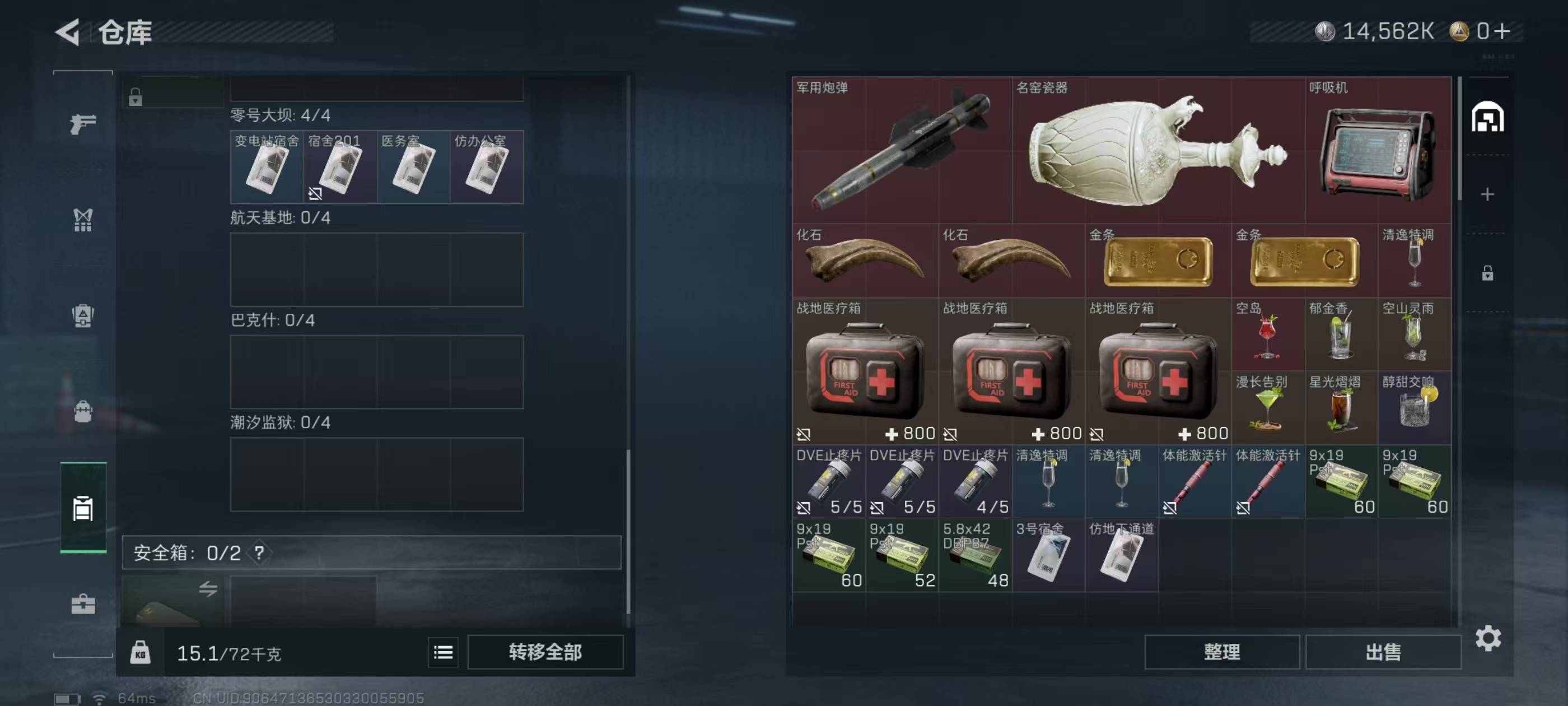
Task: Transfer all items with 转移全部
Action: tap(545, 652)
